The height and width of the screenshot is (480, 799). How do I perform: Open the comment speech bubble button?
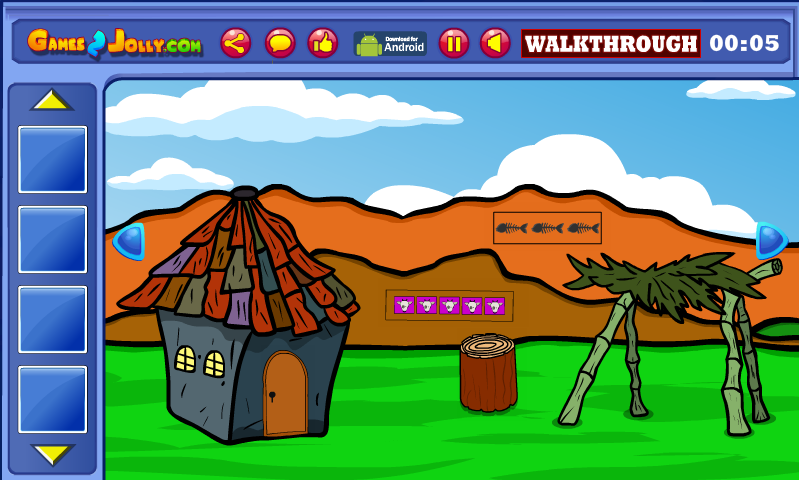pos(280,43)
